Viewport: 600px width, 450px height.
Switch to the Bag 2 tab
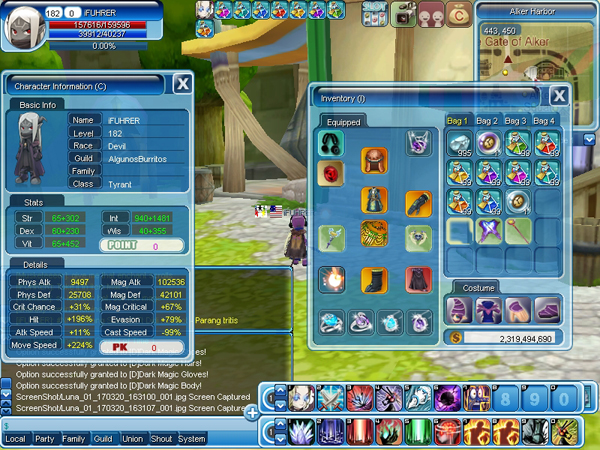pos(487,121)
